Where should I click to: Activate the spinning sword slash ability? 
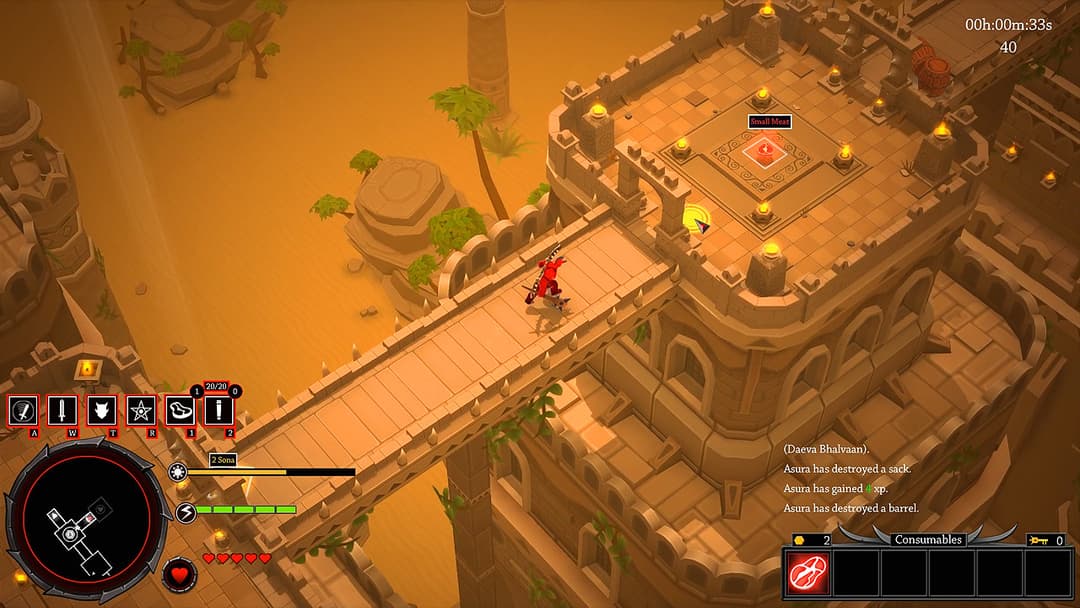pos(24,410)
